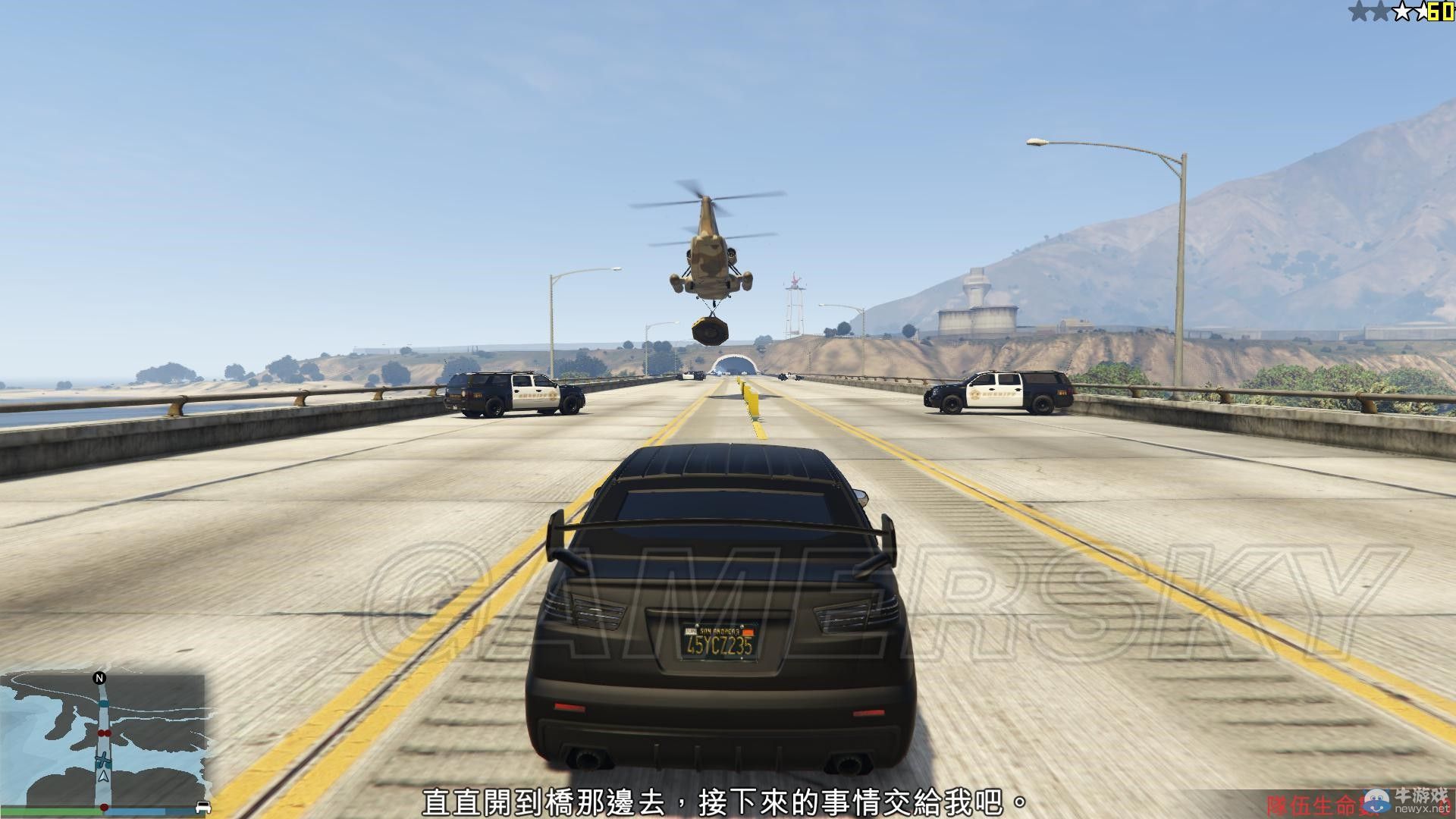The image size is (1456, 819).
Task: Click the first filled wanted-level star
Action: (1360, 10)
